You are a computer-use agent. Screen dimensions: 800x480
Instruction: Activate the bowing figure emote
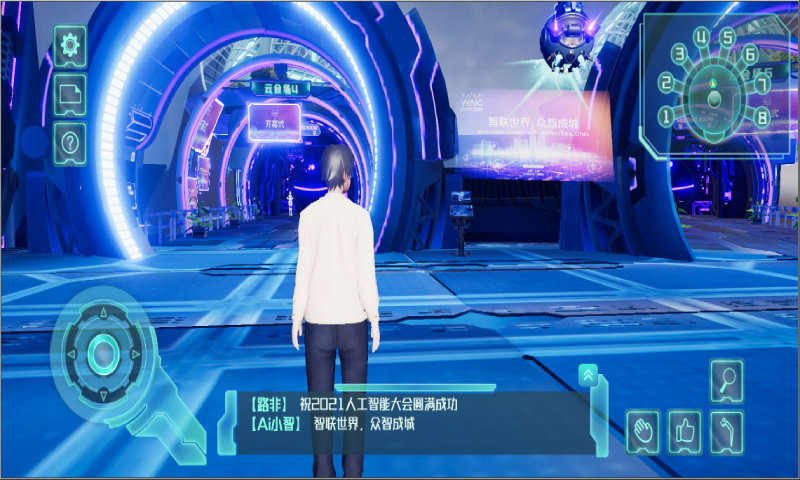727,431
